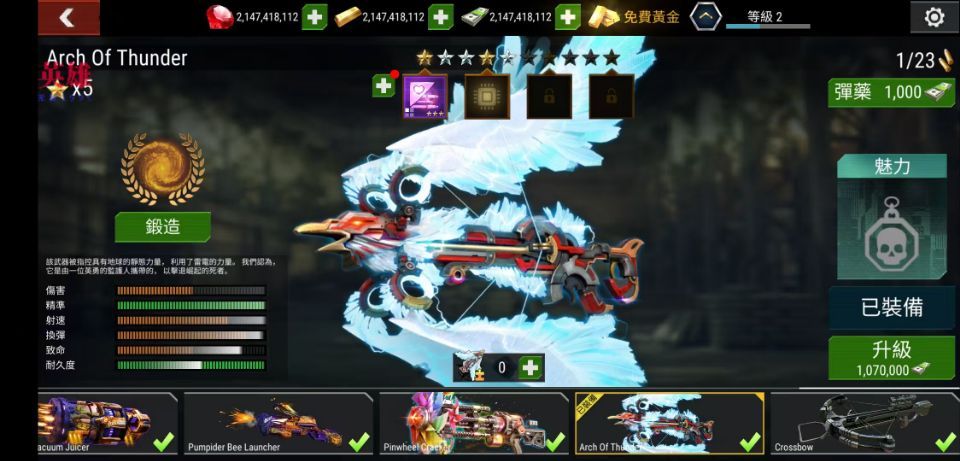
Task: Add more gold bars with plus button
Action: pyautogui.click(x=440, y=17)
